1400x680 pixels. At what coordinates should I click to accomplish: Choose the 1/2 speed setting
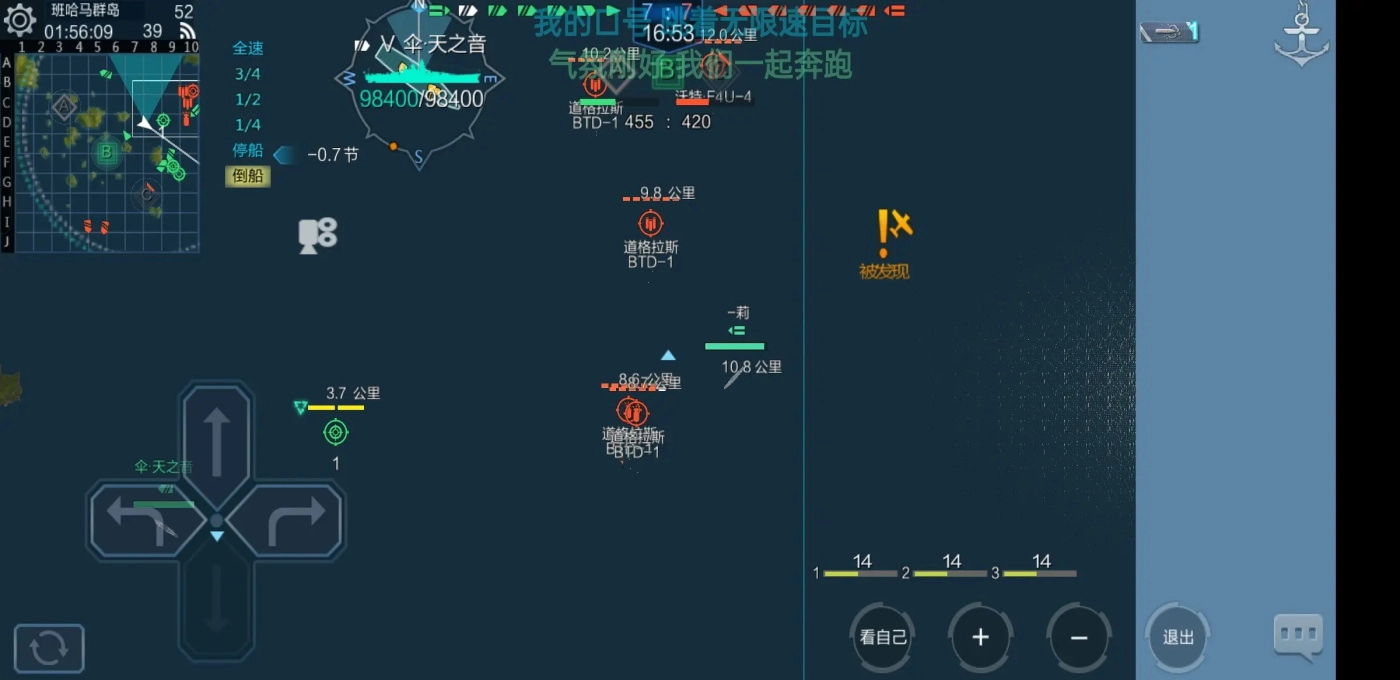[x=248, y=99]
